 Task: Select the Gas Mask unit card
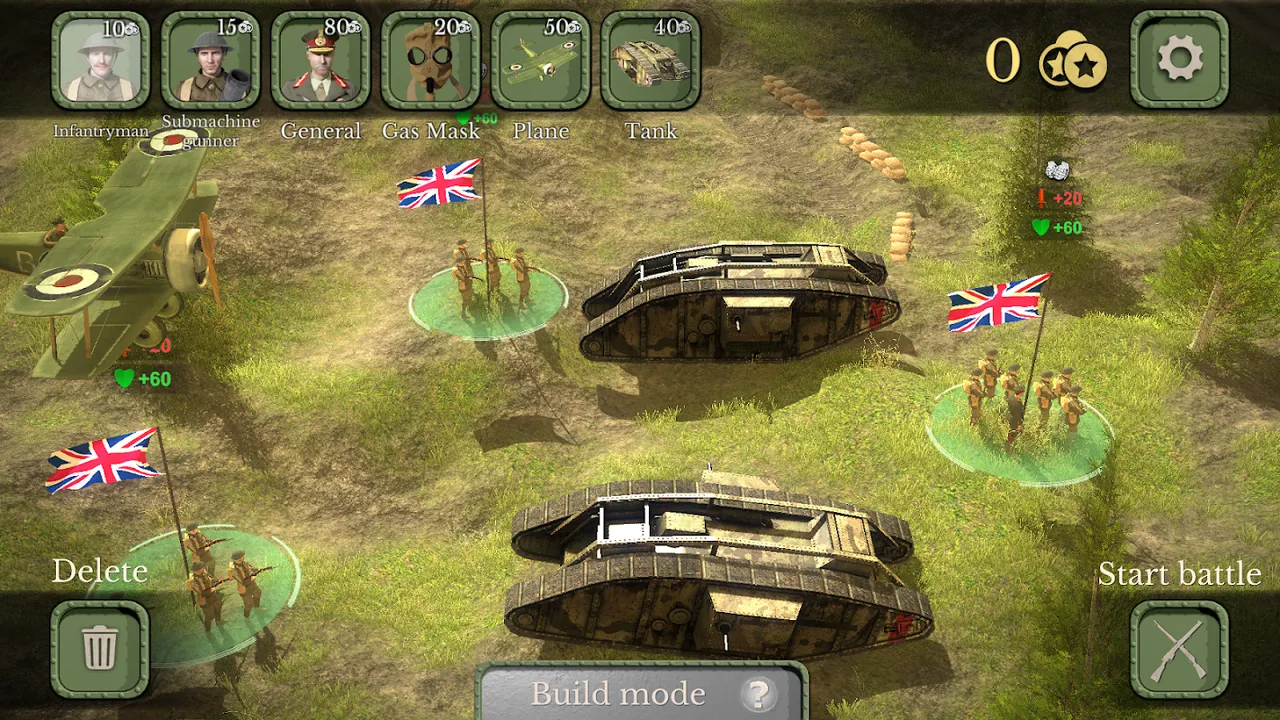pyautogui.click(x=430, y=60)
